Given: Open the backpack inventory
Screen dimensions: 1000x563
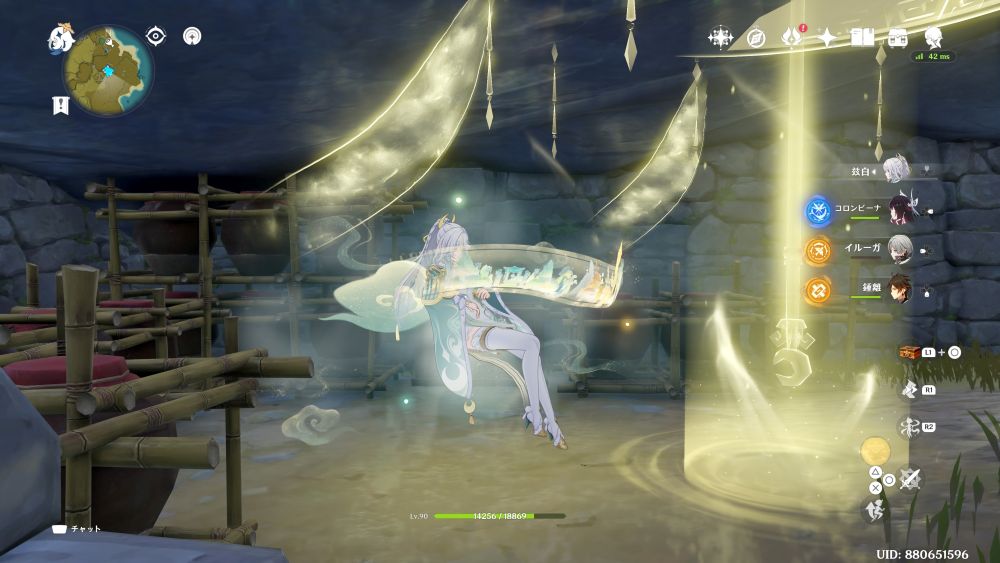Looking at the screenshot, I should pyautogui.click(x=897, y=38).
